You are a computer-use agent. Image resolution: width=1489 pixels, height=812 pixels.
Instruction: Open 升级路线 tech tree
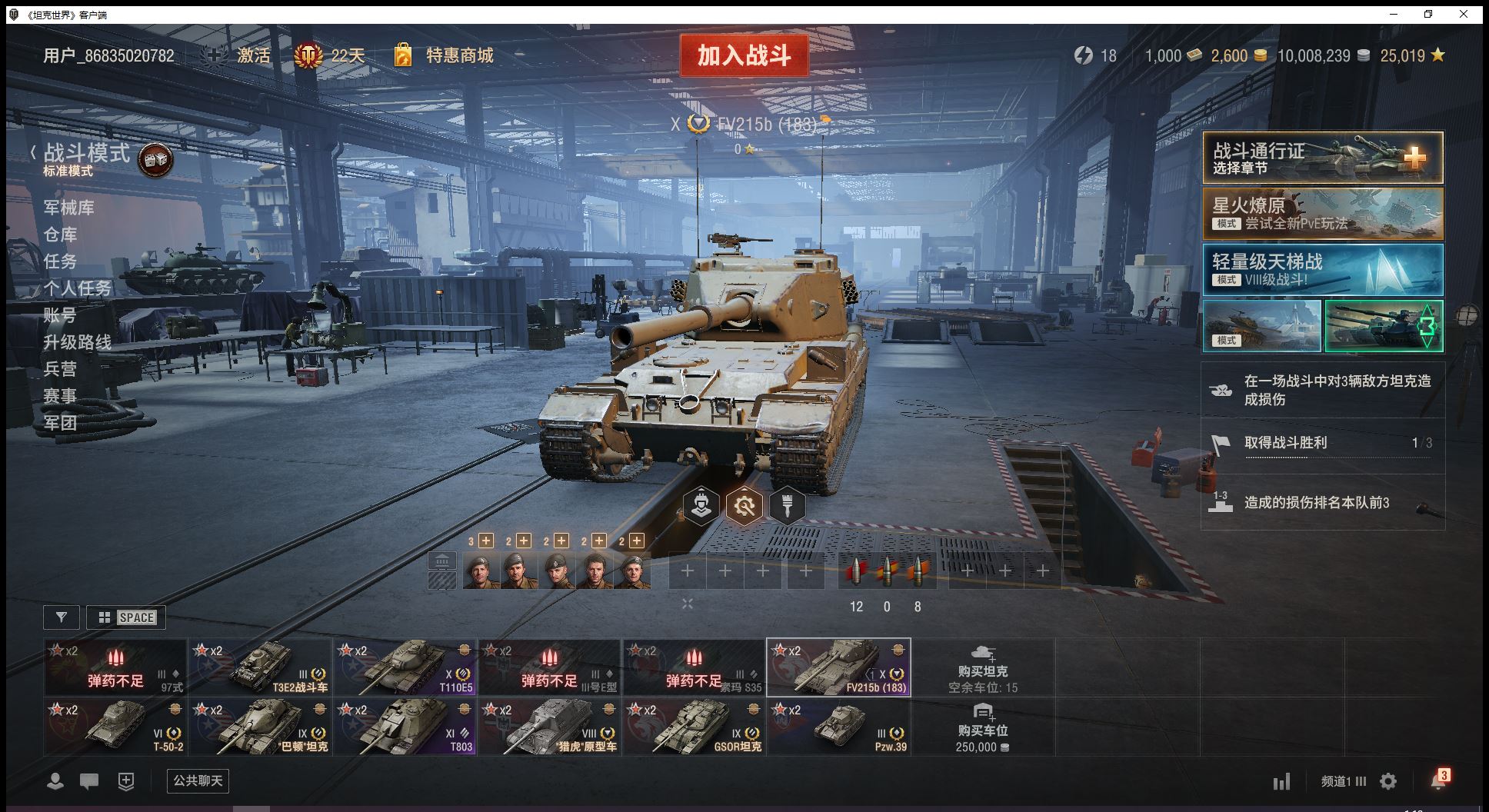click(x=78, y=342)
